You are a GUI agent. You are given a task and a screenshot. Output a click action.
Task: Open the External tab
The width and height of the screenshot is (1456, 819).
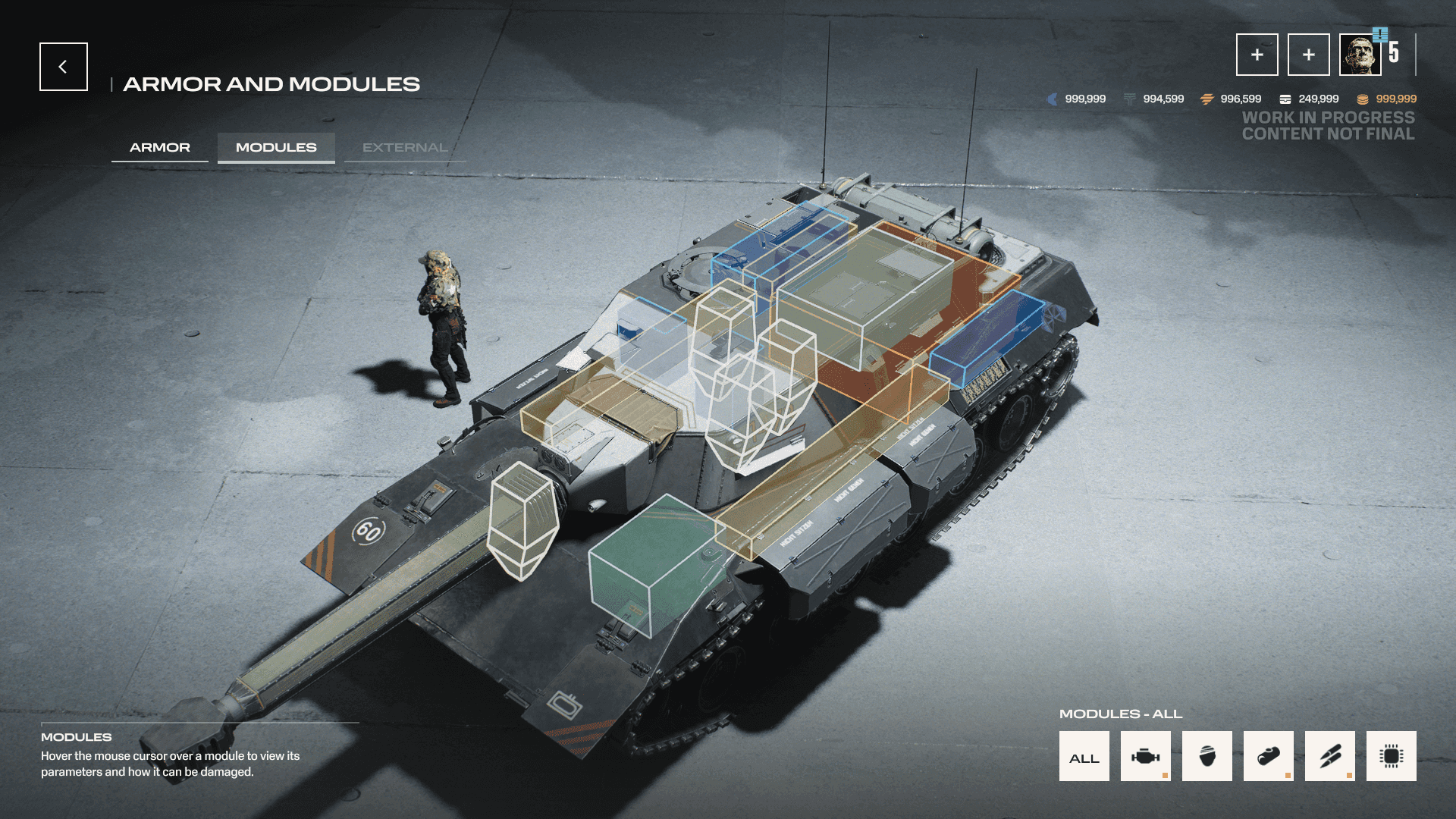[404, 147]
